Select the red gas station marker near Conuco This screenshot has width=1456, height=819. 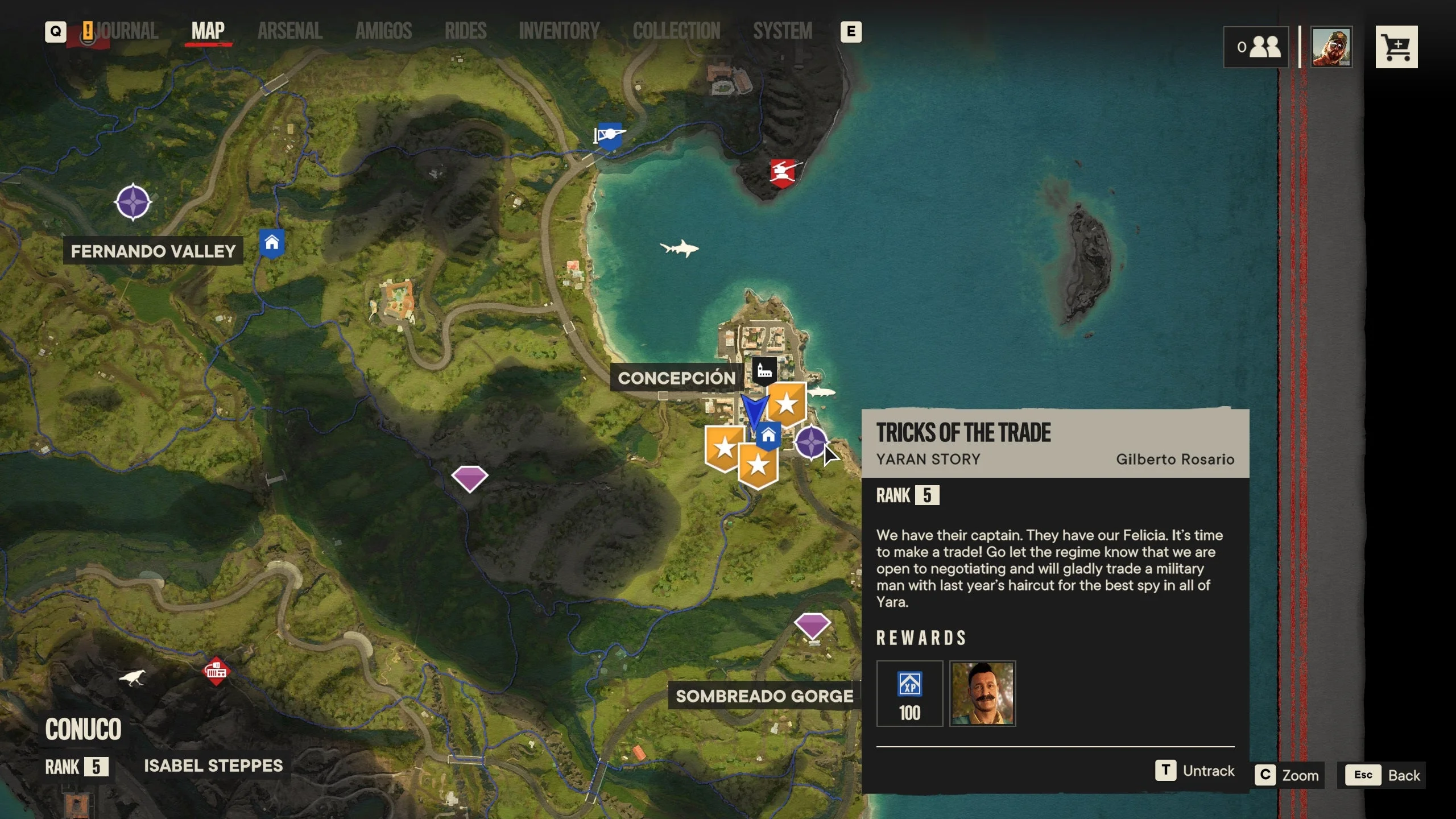(216, 670)
